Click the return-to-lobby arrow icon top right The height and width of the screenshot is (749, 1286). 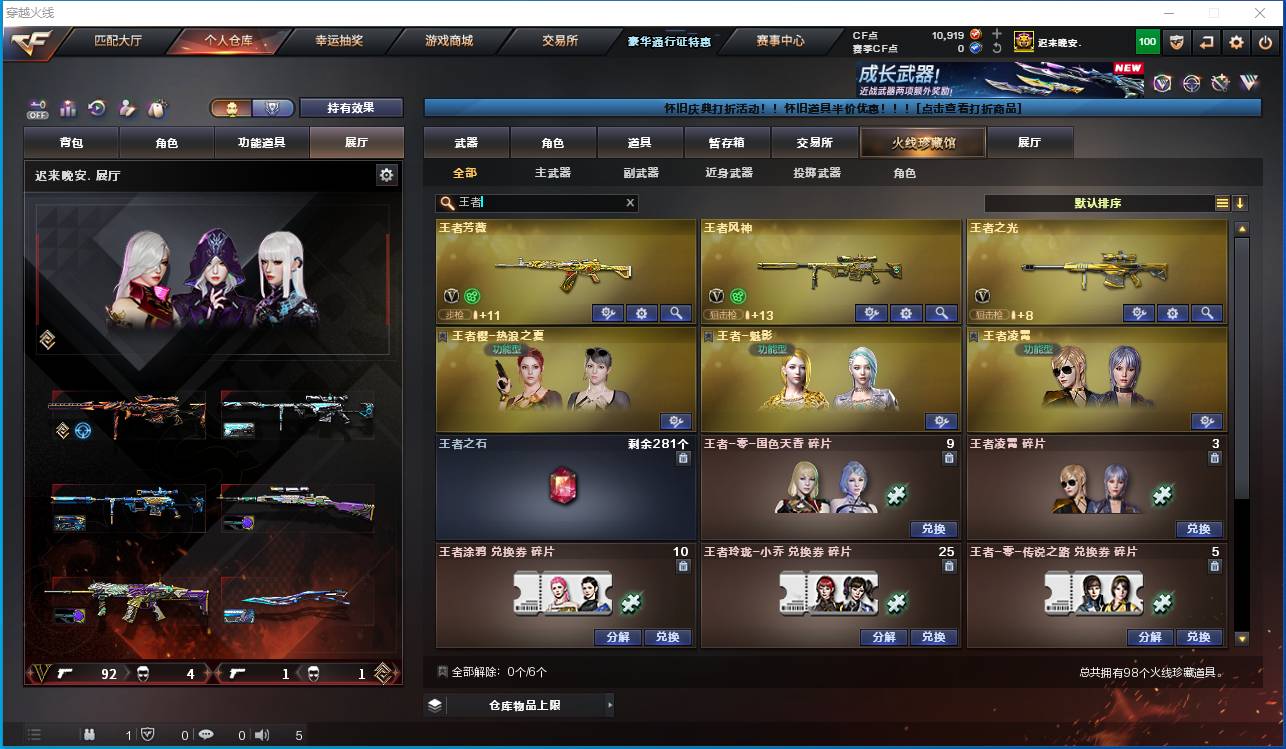tap(1206, 42)
